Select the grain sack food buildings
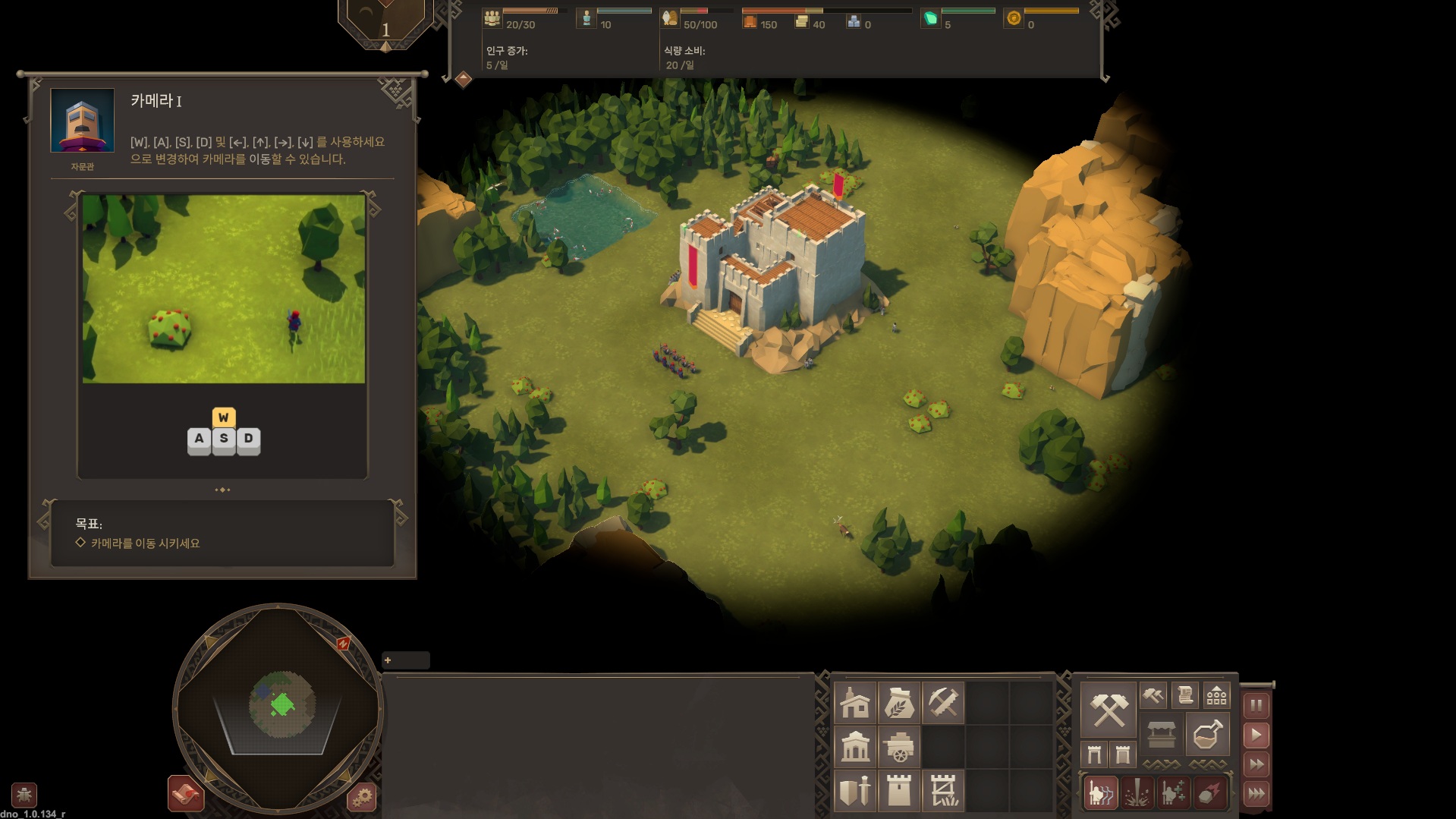1456x819 pixels. (899, 703)
